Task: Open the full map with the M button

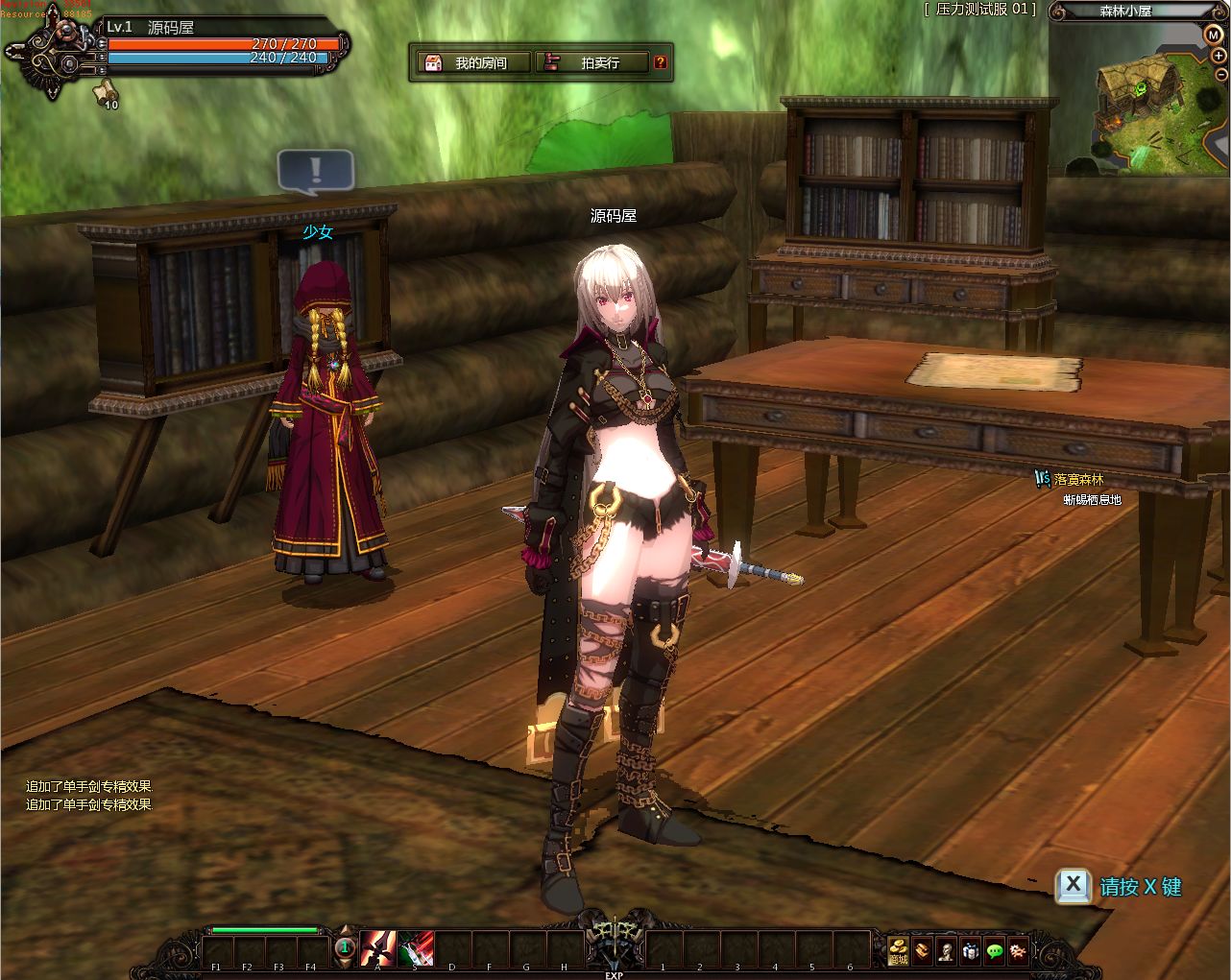Action: pos(1214,35)
